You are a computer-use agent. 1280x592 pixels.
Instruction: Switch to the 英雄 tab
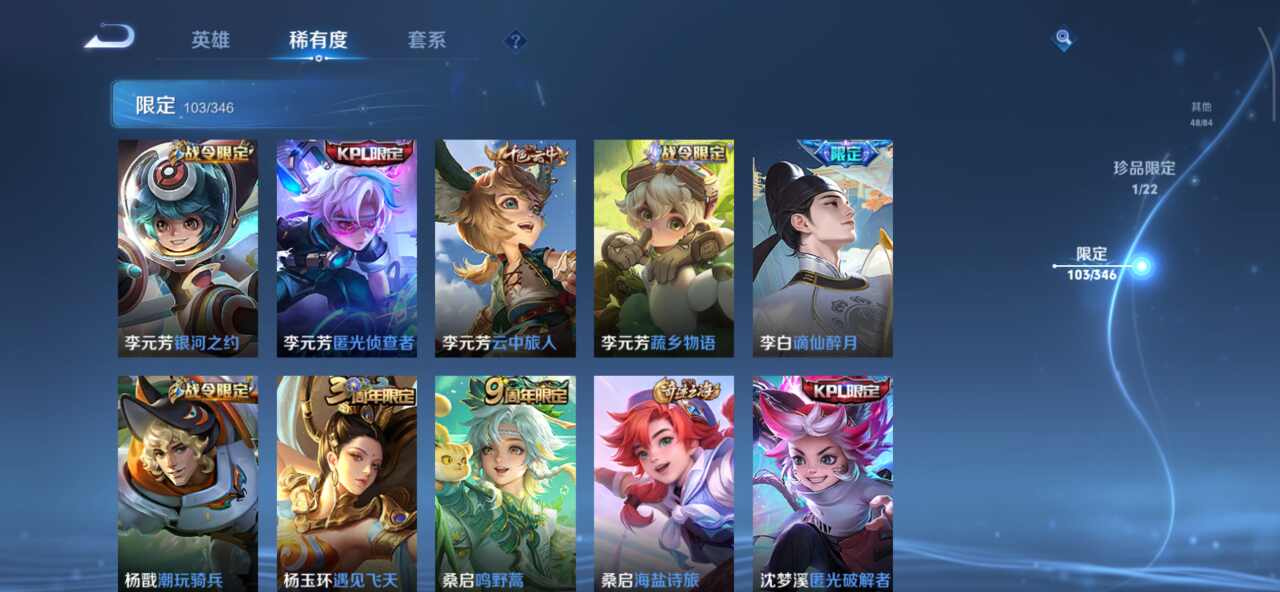pos(210,40)
